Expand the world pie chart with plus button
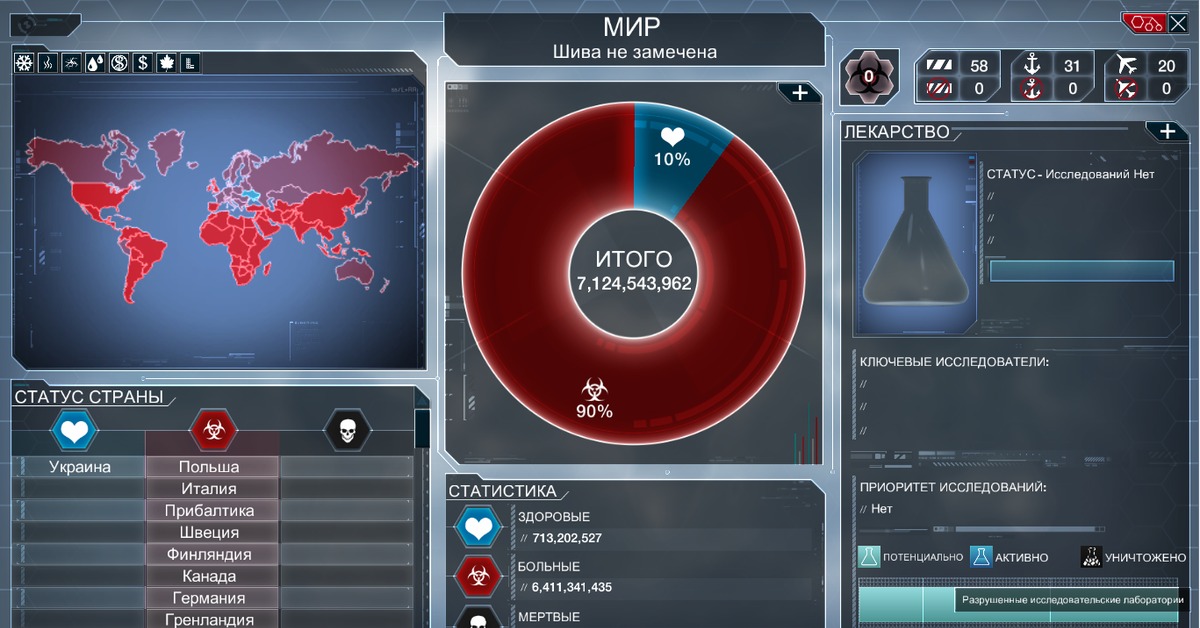This screenshot has width=1200, height=628. 800,93
